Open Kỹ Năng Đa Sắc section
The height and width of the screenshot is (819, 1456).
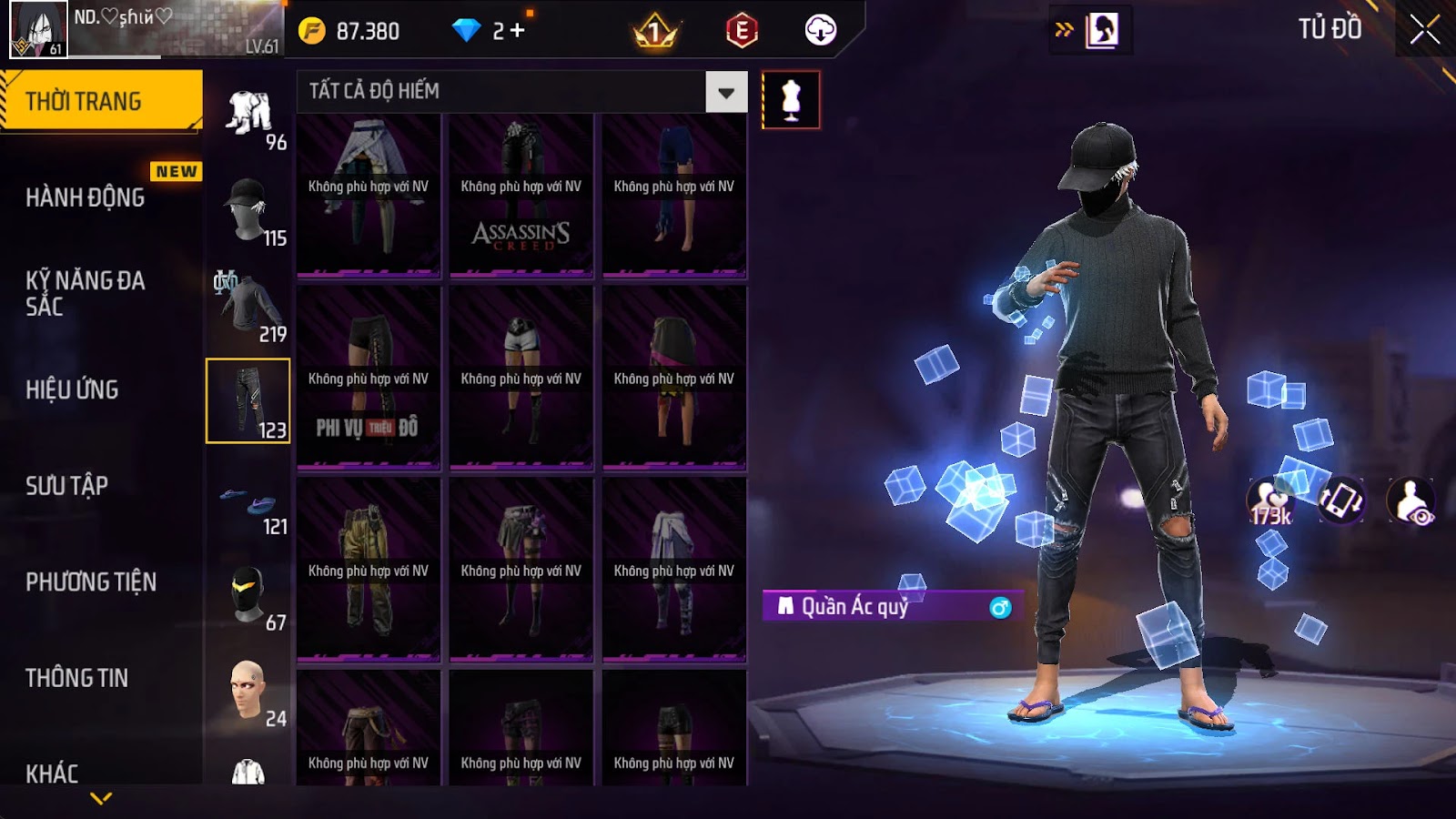(x=86, y=293)
